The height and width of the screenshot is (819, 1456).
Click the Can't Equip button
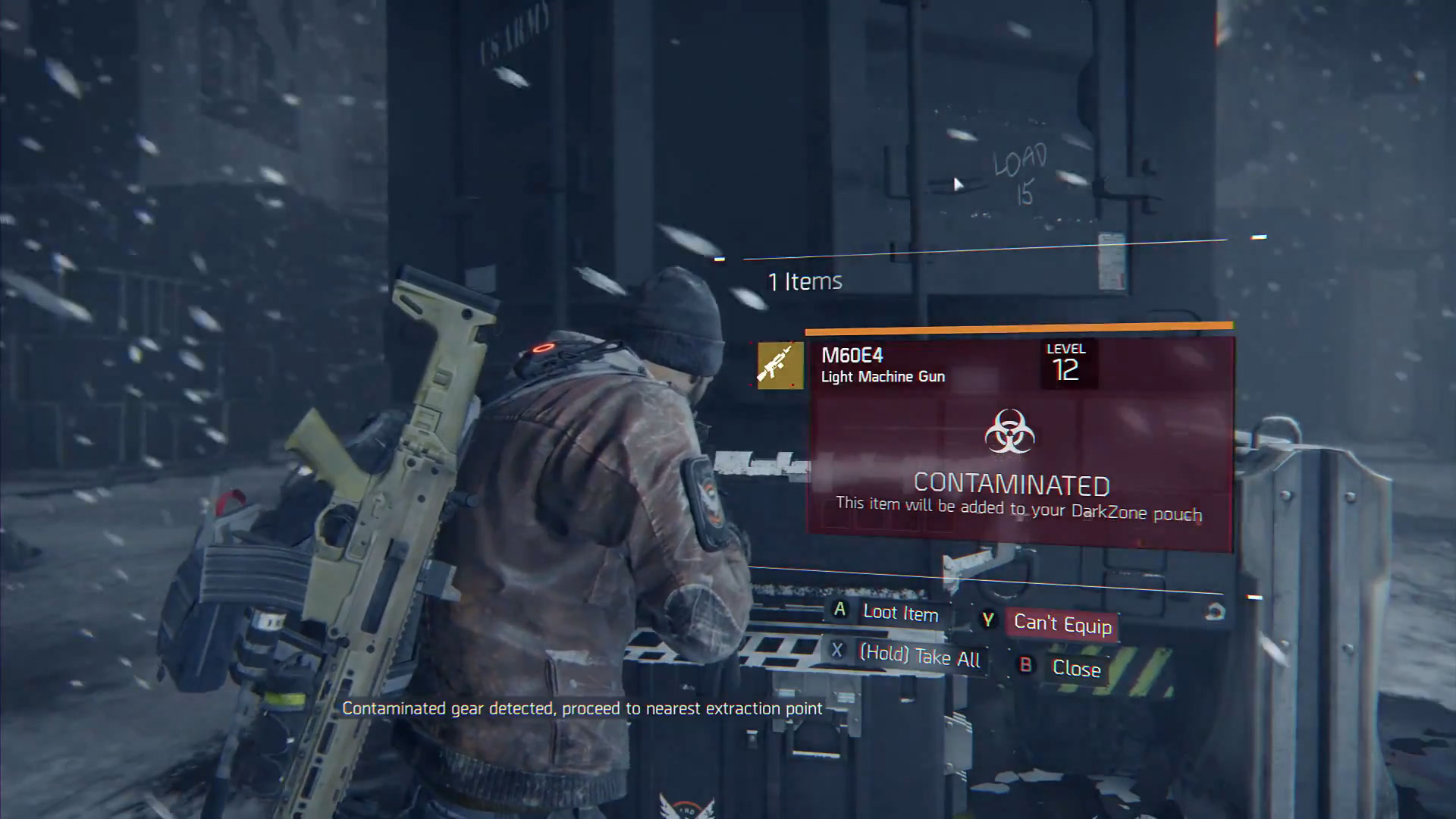click(x=1062, y=624)
